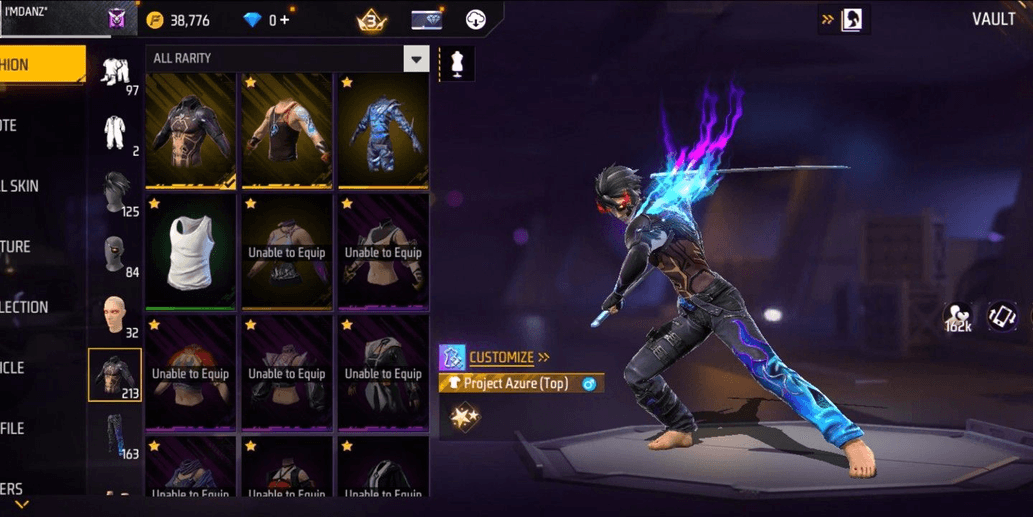Switch to the tops category with 213 items
Screen dimensions: 1033x517
115,375
